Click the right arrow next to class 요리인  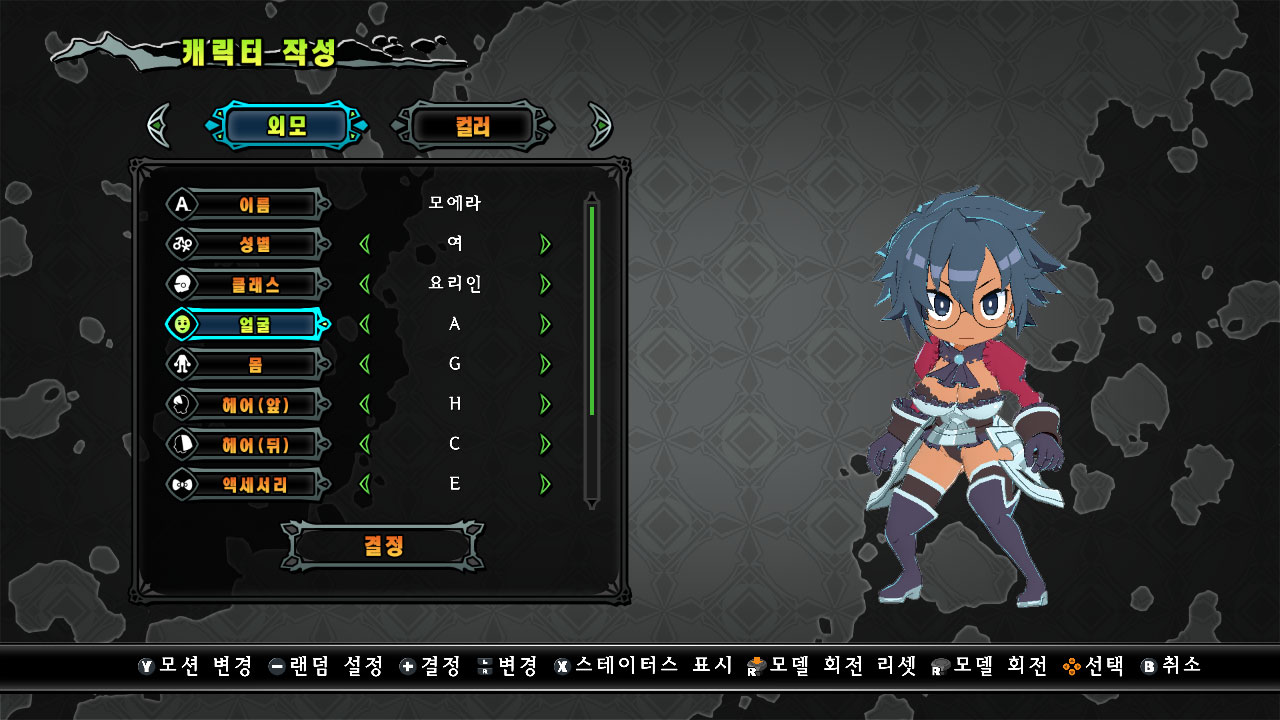[545, 284]
